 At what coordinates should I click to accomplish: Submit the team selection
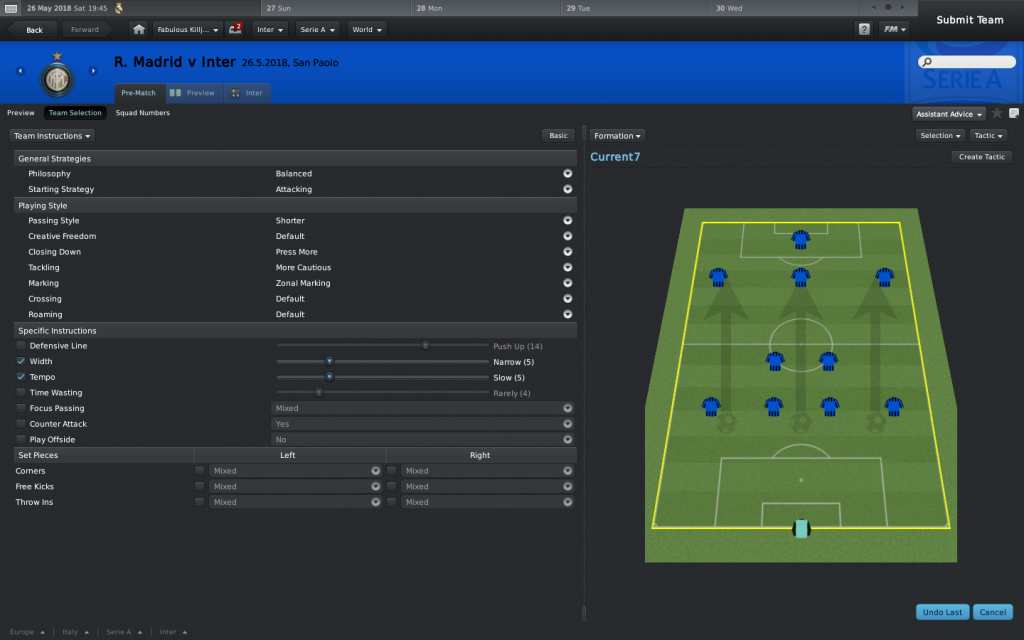(x=969, y=20)
